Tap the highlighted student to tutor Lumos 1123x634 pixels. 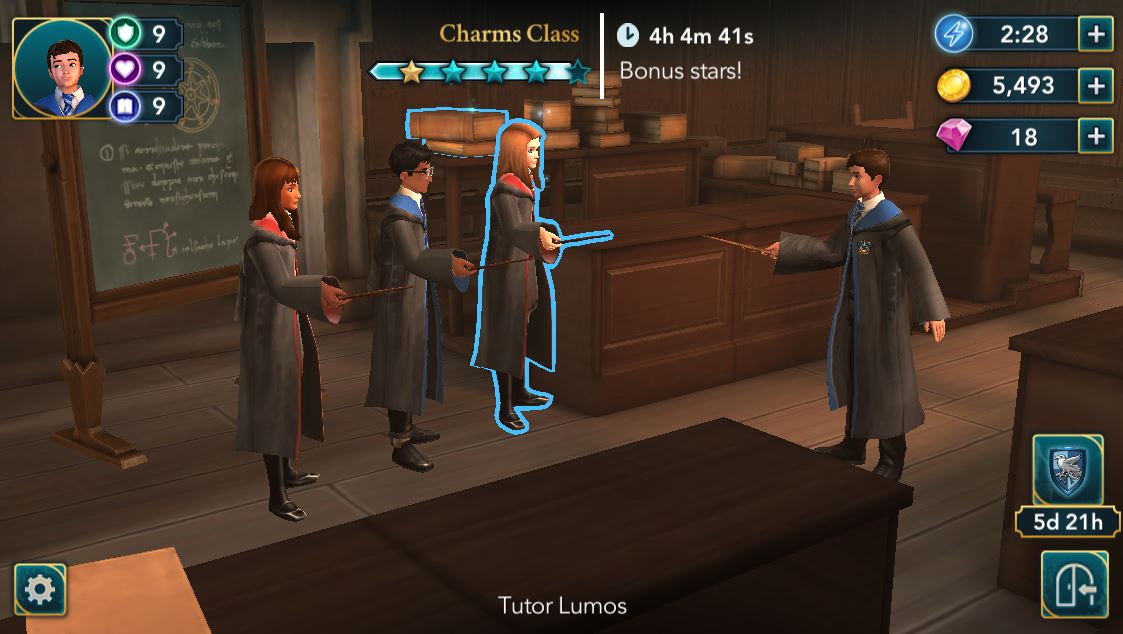pos(517,270)
